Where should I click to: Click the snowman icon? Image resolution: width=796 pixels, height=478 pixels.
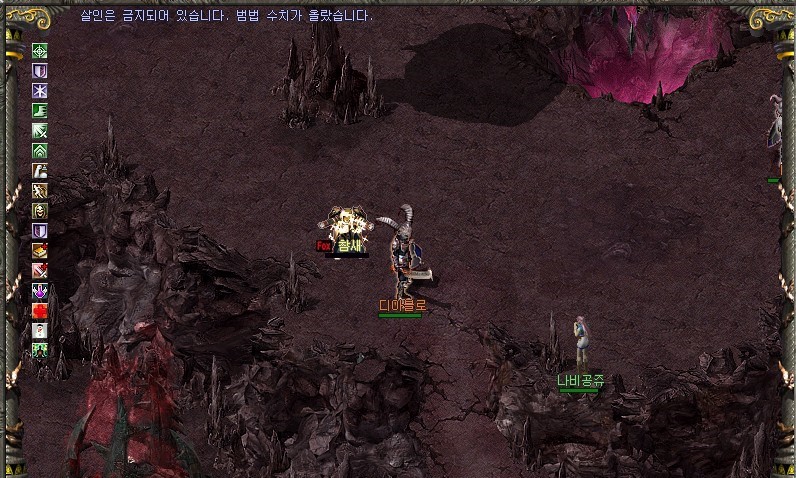[x=40, y=330]
